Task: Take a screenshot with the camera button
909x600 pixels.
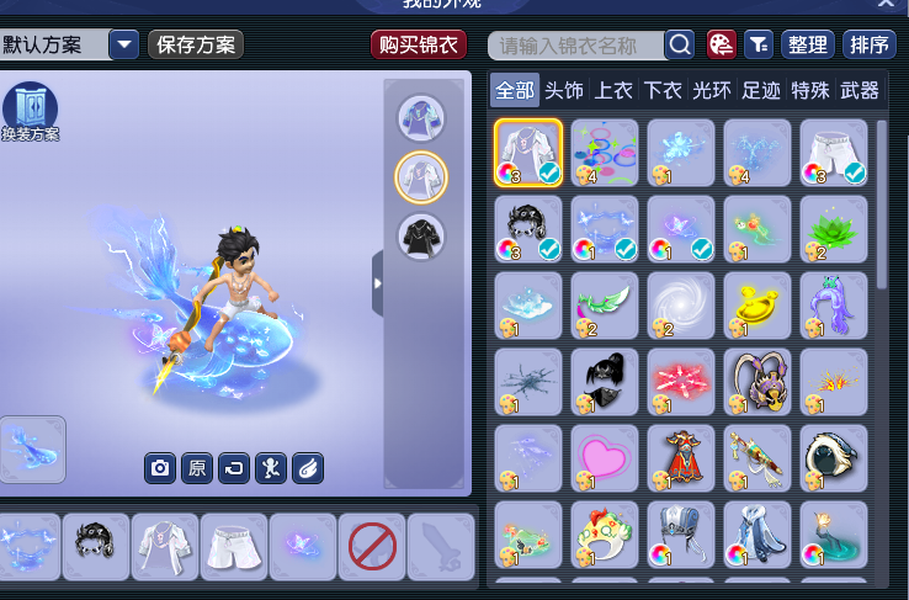Action: pyautogui.click(x=159, y=468)
